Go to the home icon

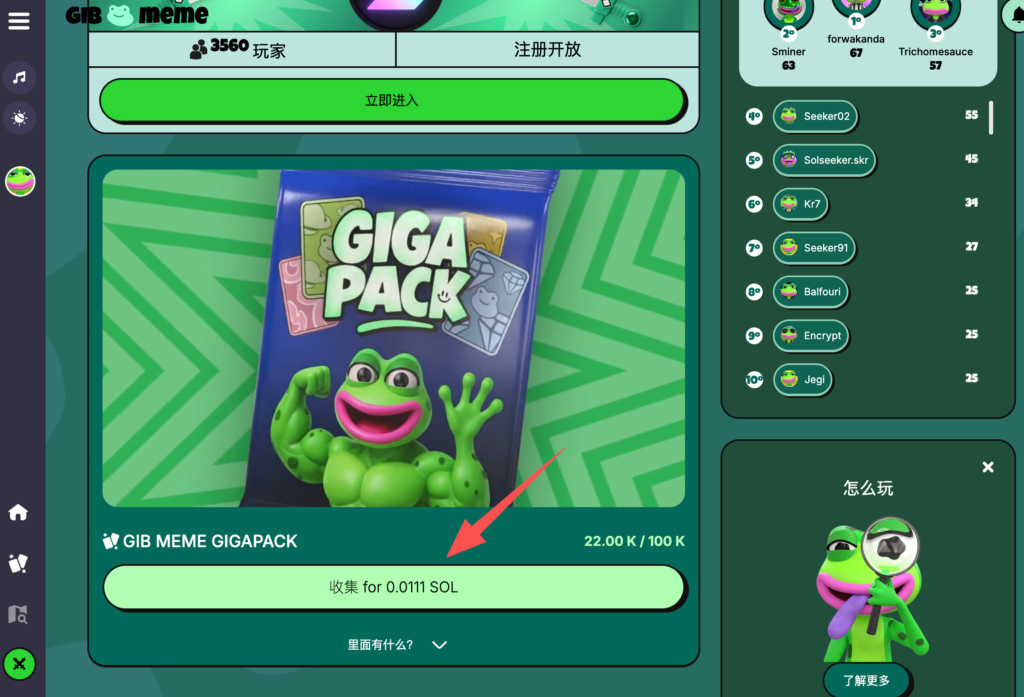coord(18,513)
